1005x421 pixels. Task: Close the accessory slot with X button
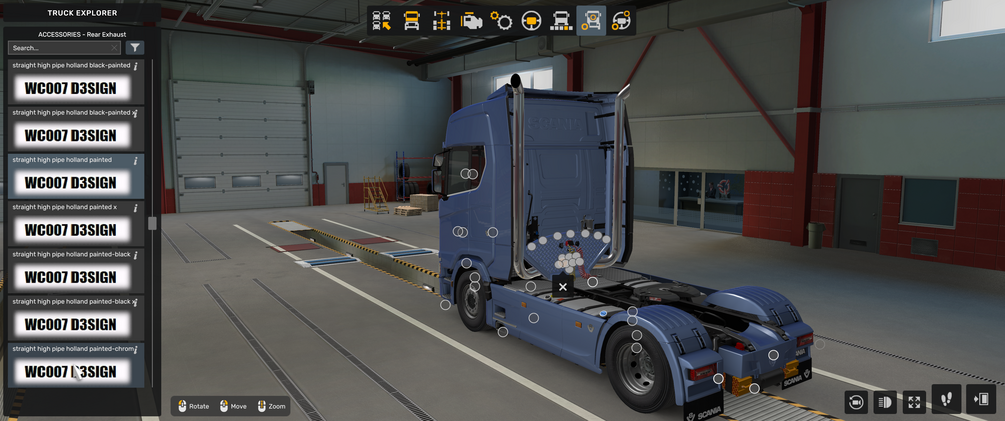point(563,287)
